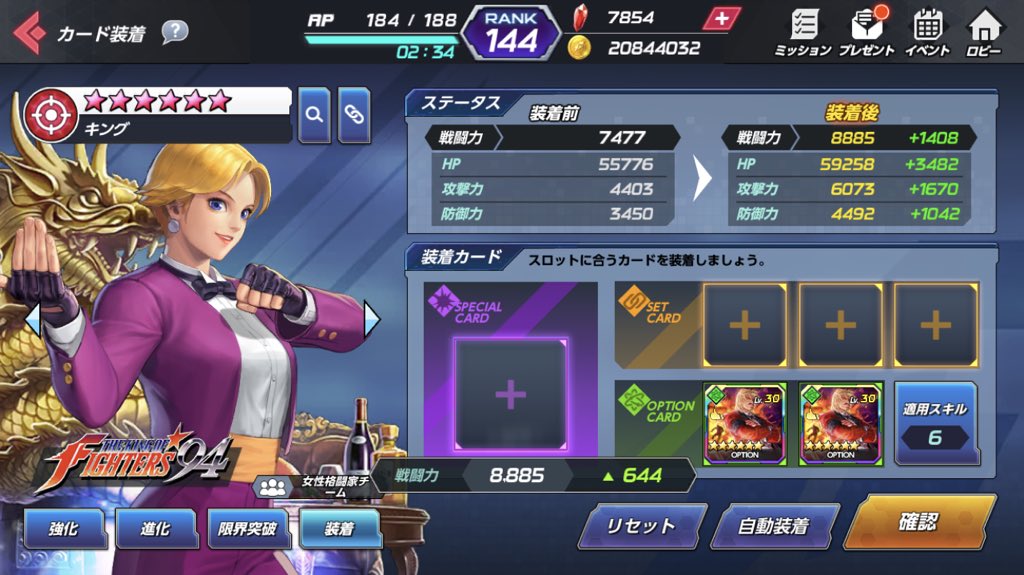The width and height of the screenshot is (1024, 575).
Task: Open the help question mark bubble
Action: click(x=174, y=32)
